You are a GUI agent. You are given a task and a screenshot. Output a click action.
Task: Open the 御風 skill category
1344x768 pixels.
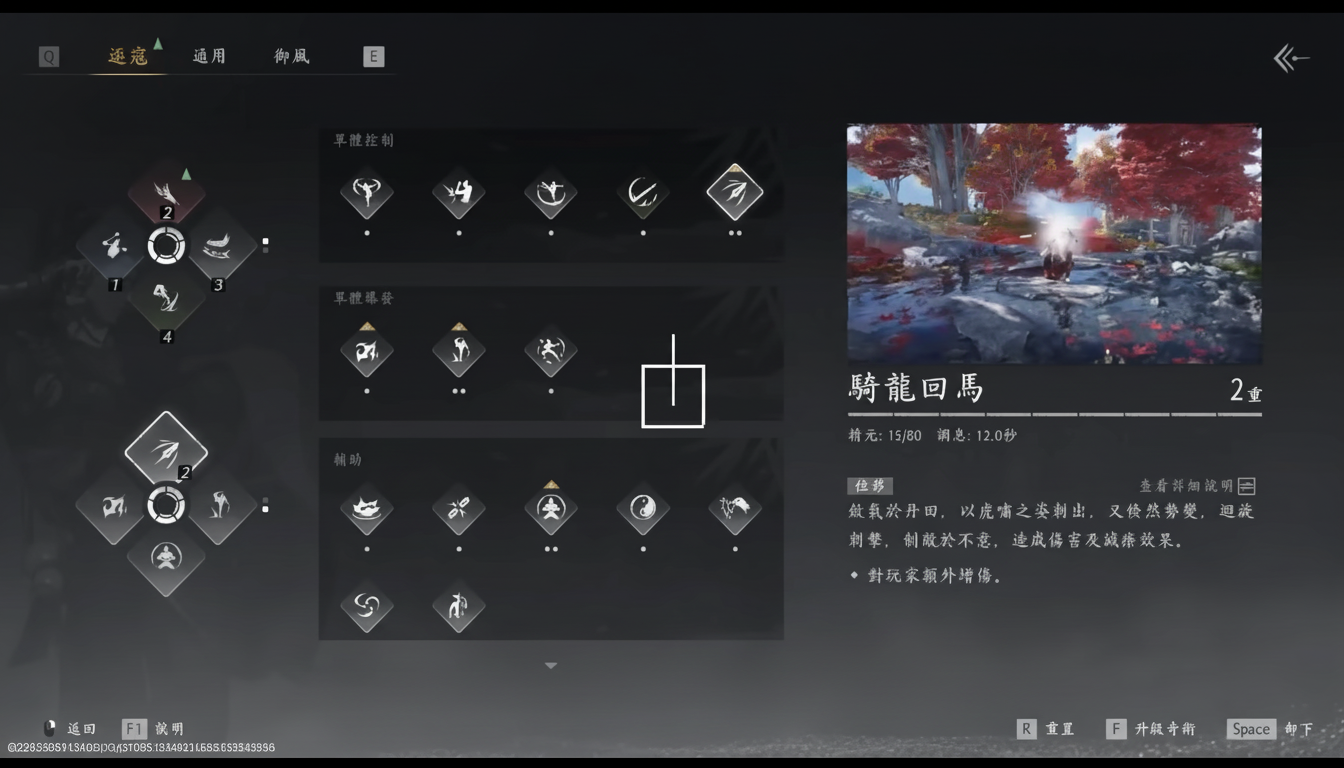pyautogui.click(x=290, y=56)
